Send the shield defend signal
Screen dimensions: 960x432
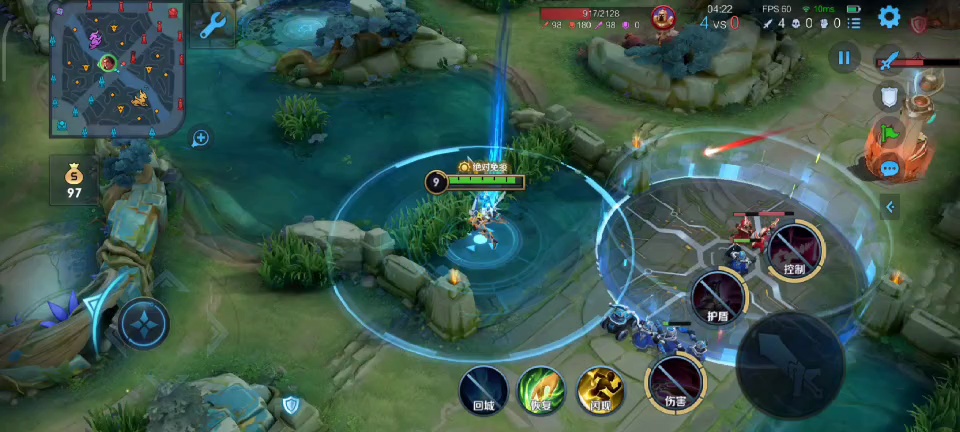pos(889,96)
